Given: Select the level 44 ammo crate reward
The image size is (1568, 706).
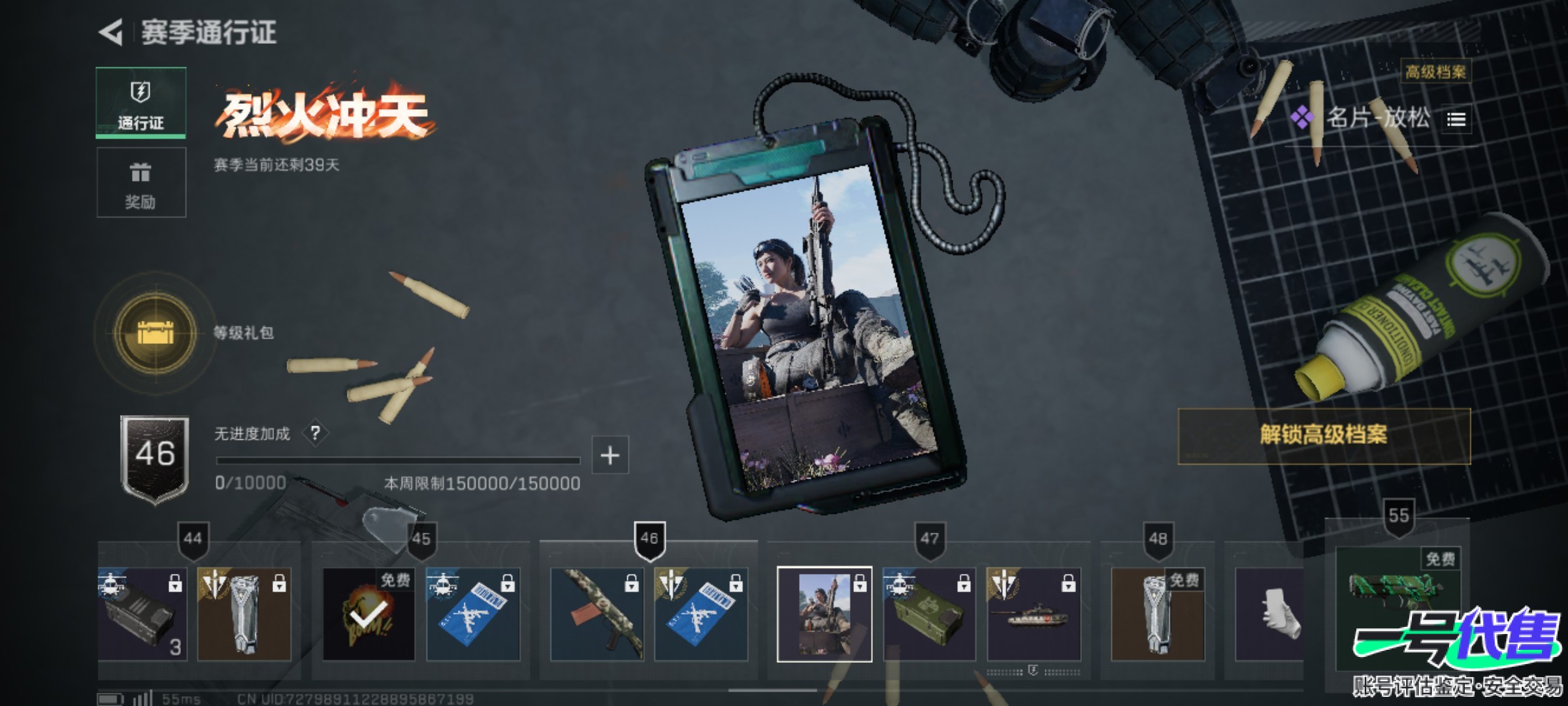Looking at the screenshot, I should [142, 614].
